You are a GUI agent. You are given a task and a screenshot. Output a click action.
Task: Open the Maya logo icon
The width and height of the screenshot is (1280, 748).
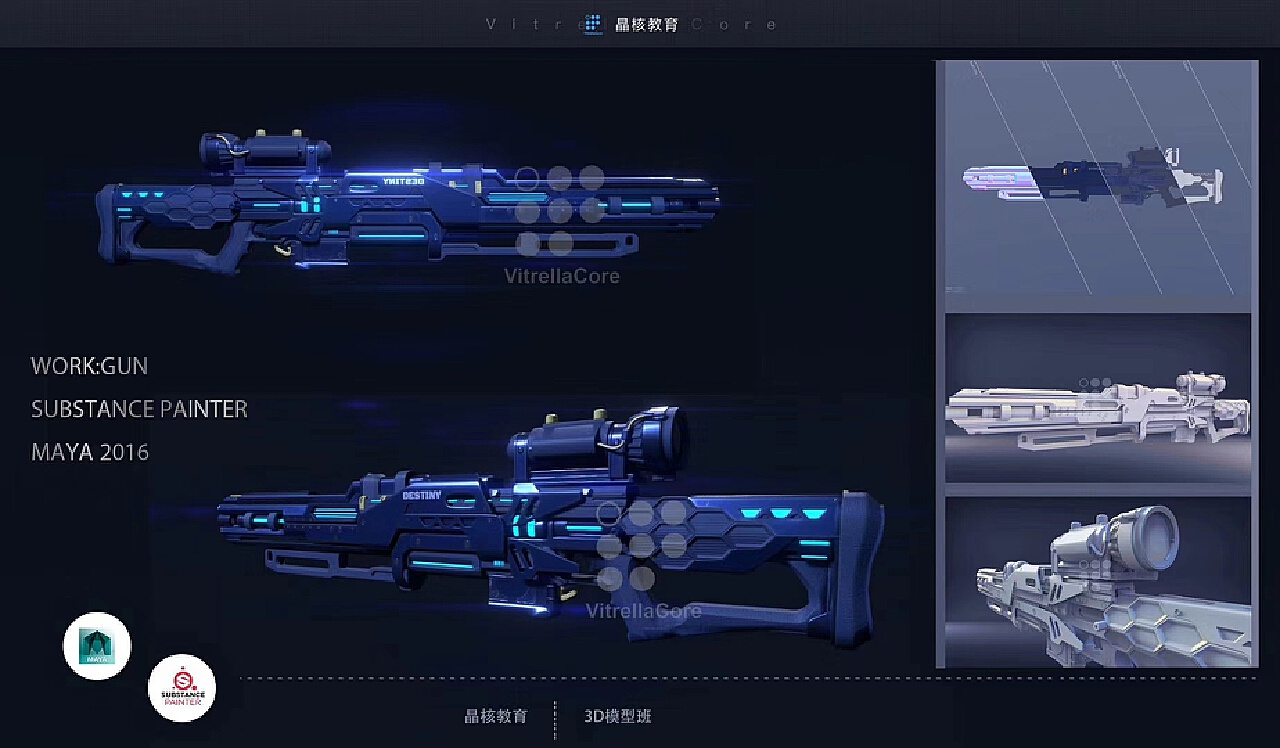97,646
